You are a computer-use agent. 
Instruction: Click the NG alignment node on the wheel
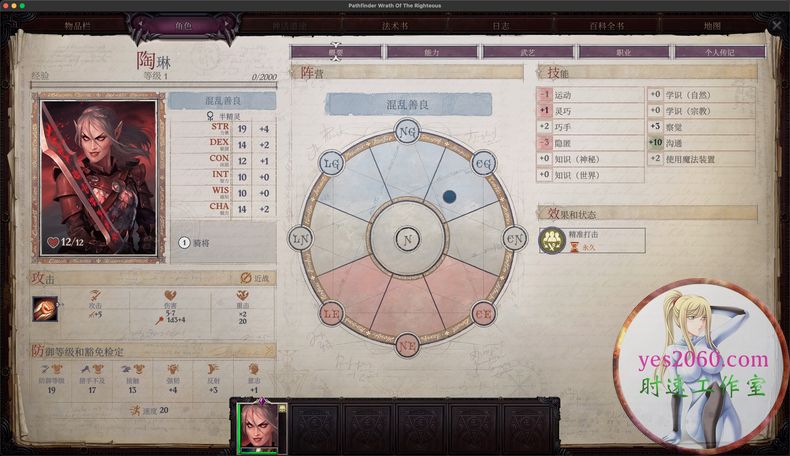click(x=407, y=132)
